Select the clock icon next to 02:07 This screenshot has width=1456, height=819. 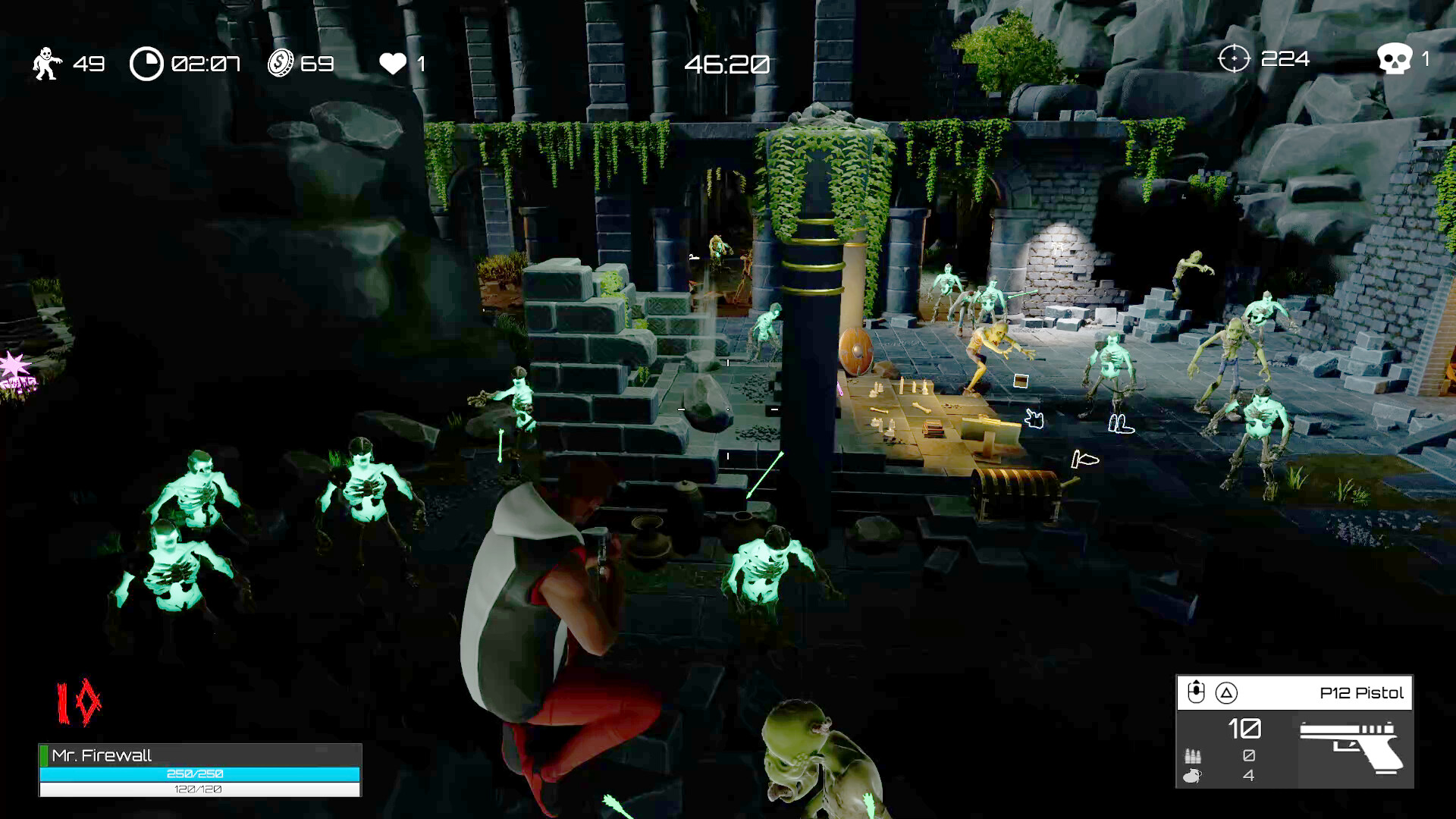point(147,64)
